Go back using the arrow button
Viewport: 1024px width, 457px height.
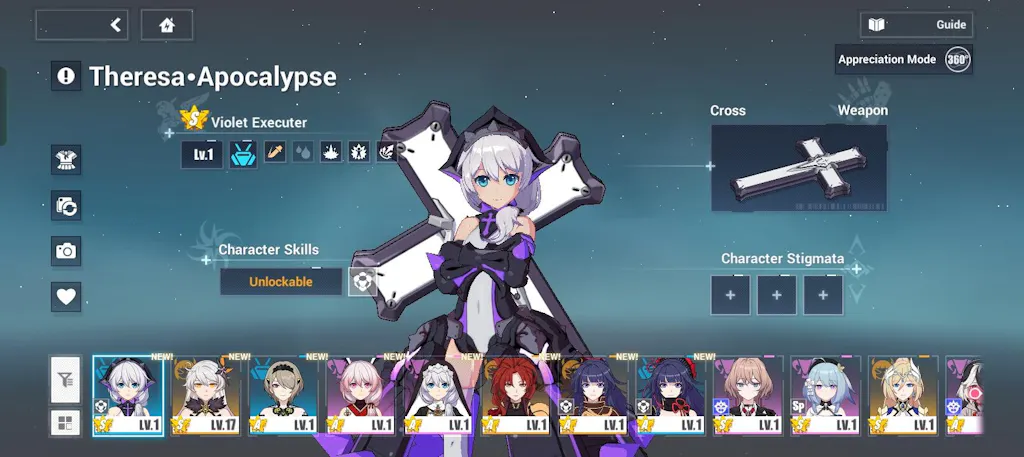[x=83, y=25]
